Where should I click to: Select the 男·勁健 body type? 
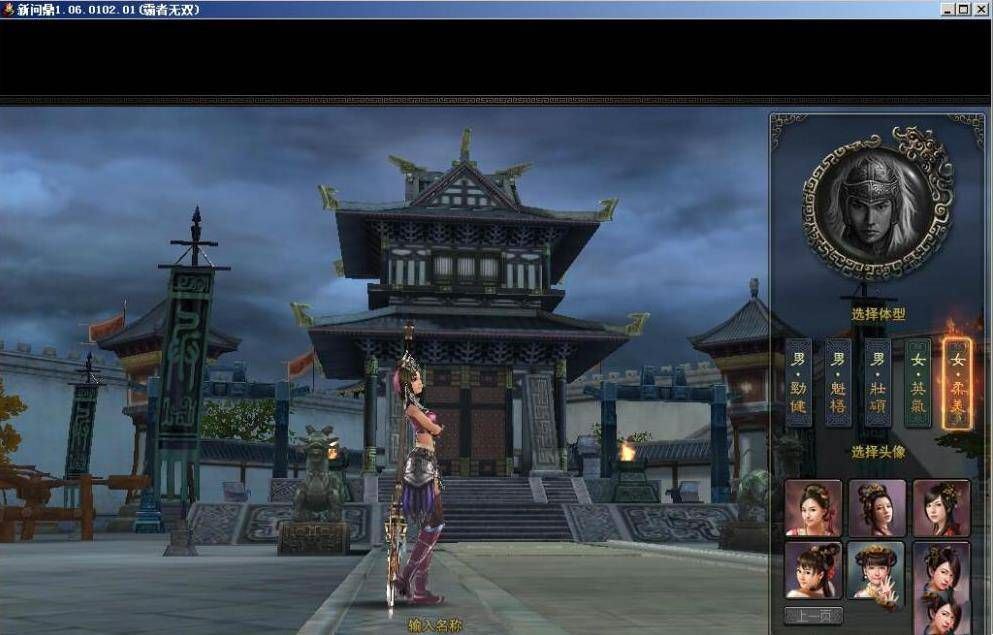pyautogui.click(x=798, y=383)
